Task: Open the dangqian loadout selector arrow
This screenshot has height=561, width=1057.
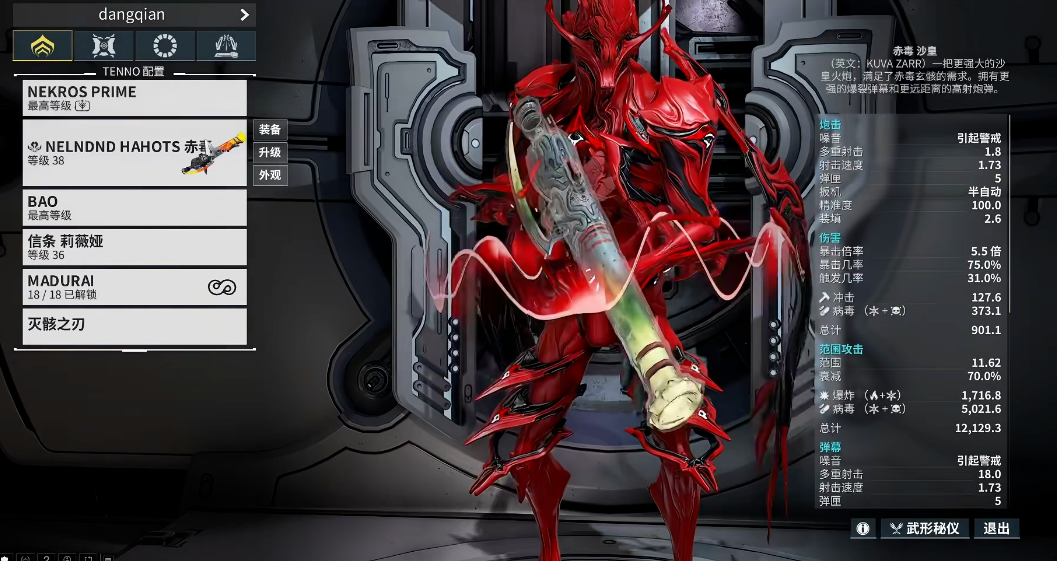Action: [244, 15]
